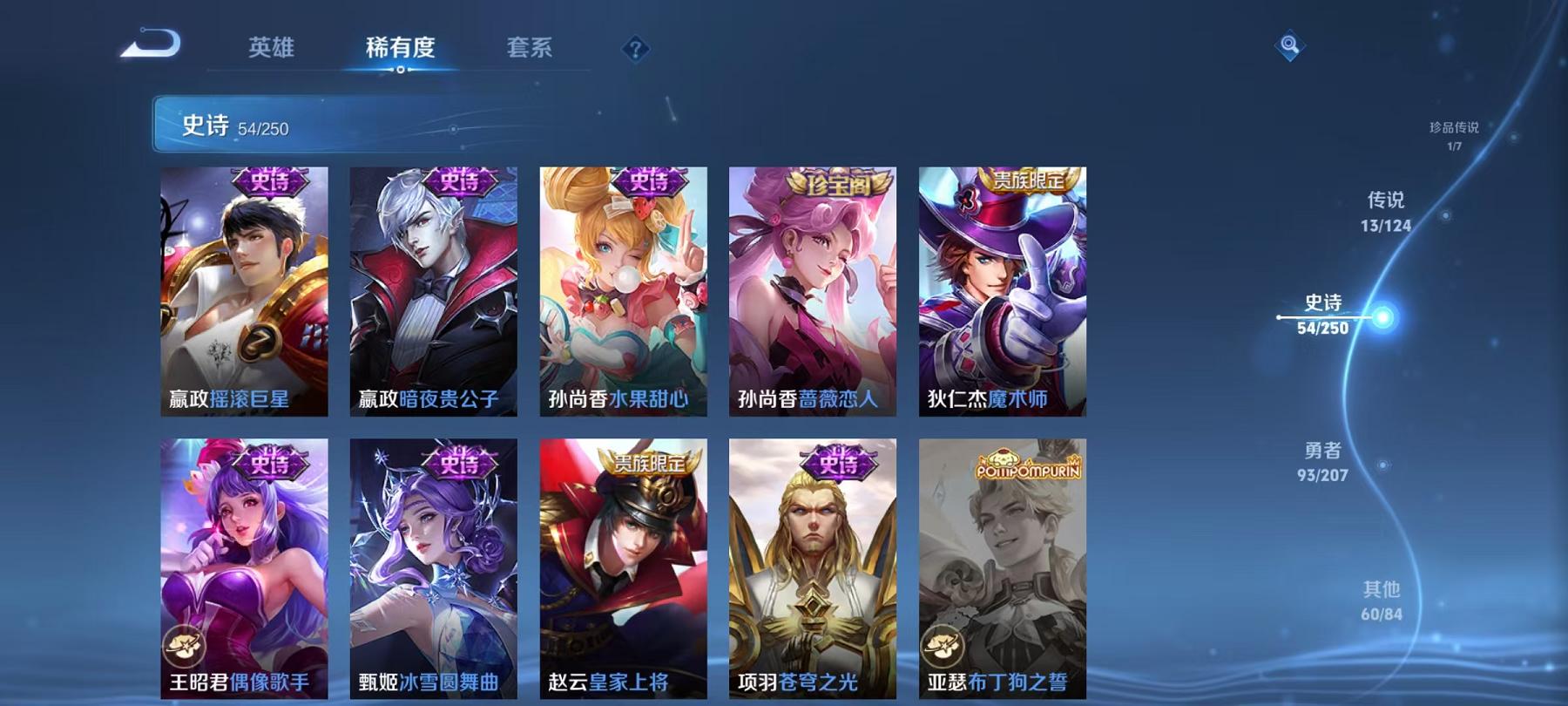Open help via the question mark icon
1568x706 pixels.
[635, 48]
